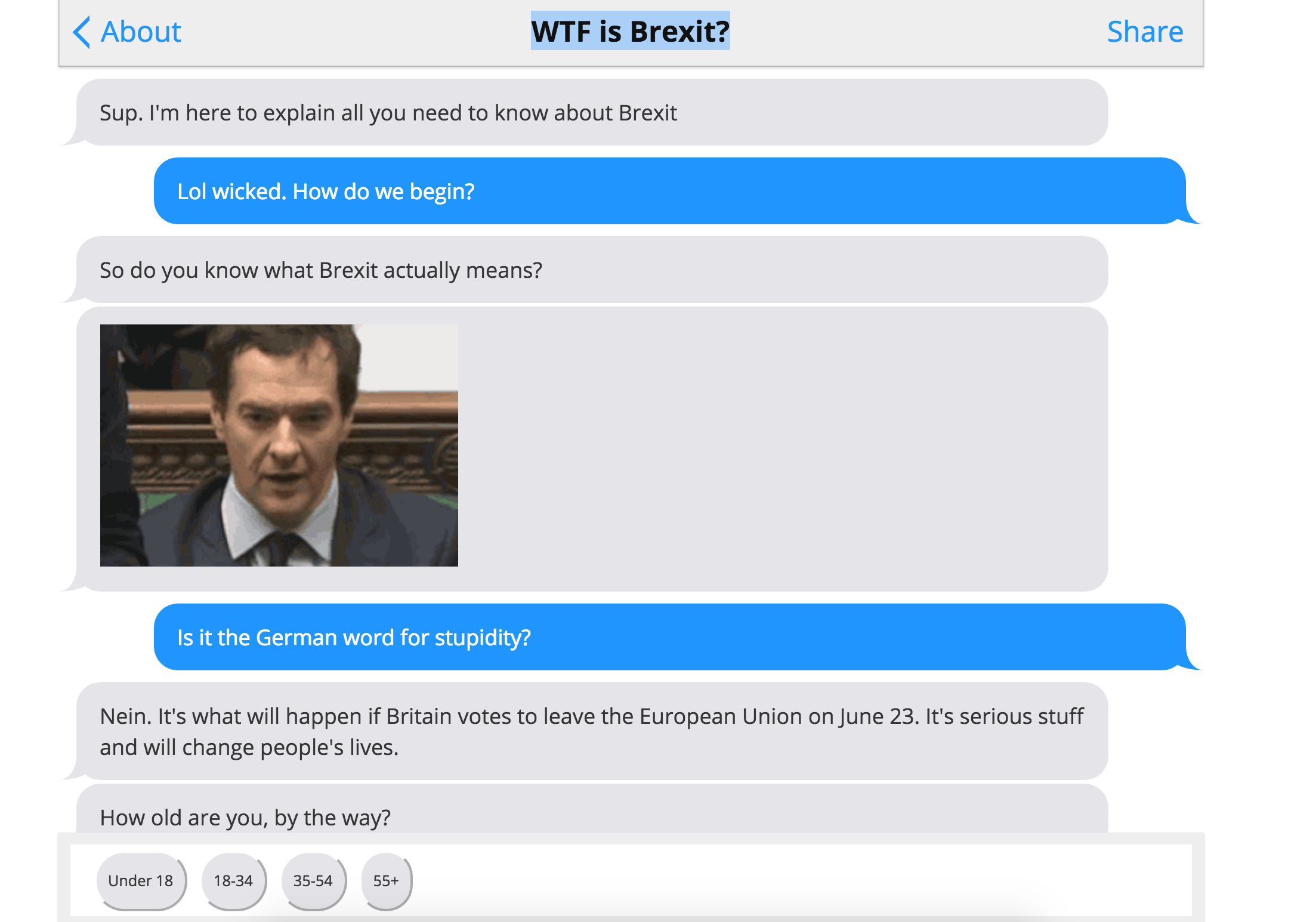The image size is (1316, 922).
Task: Click the reply options bar at bottom
Action: [x=656, y=880]
